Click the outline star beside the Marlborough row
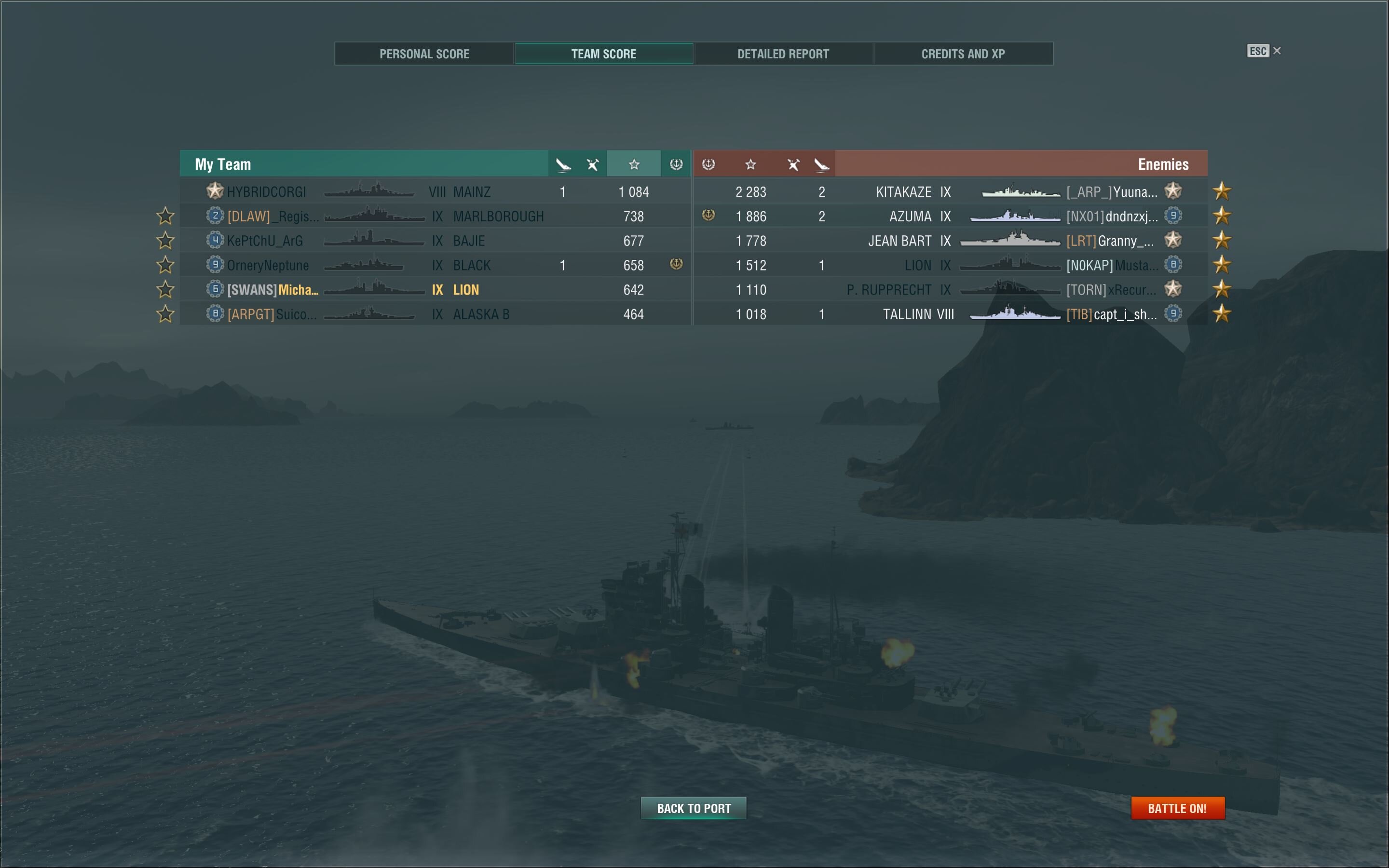1389x868 pixels. point(165,216)
